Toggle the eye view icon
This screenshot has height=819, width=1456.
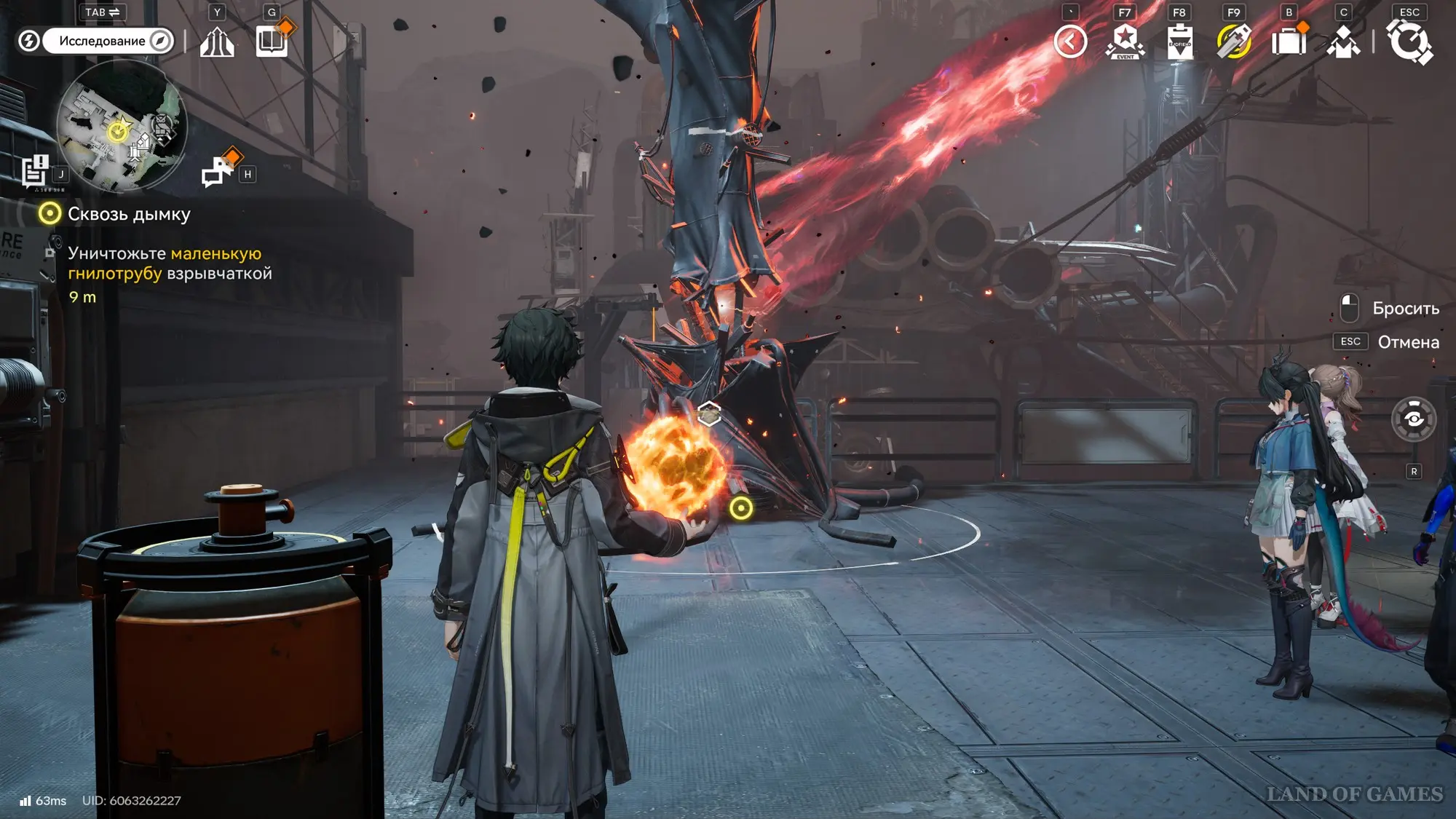pyautogui.click(x=1414, y=419)
